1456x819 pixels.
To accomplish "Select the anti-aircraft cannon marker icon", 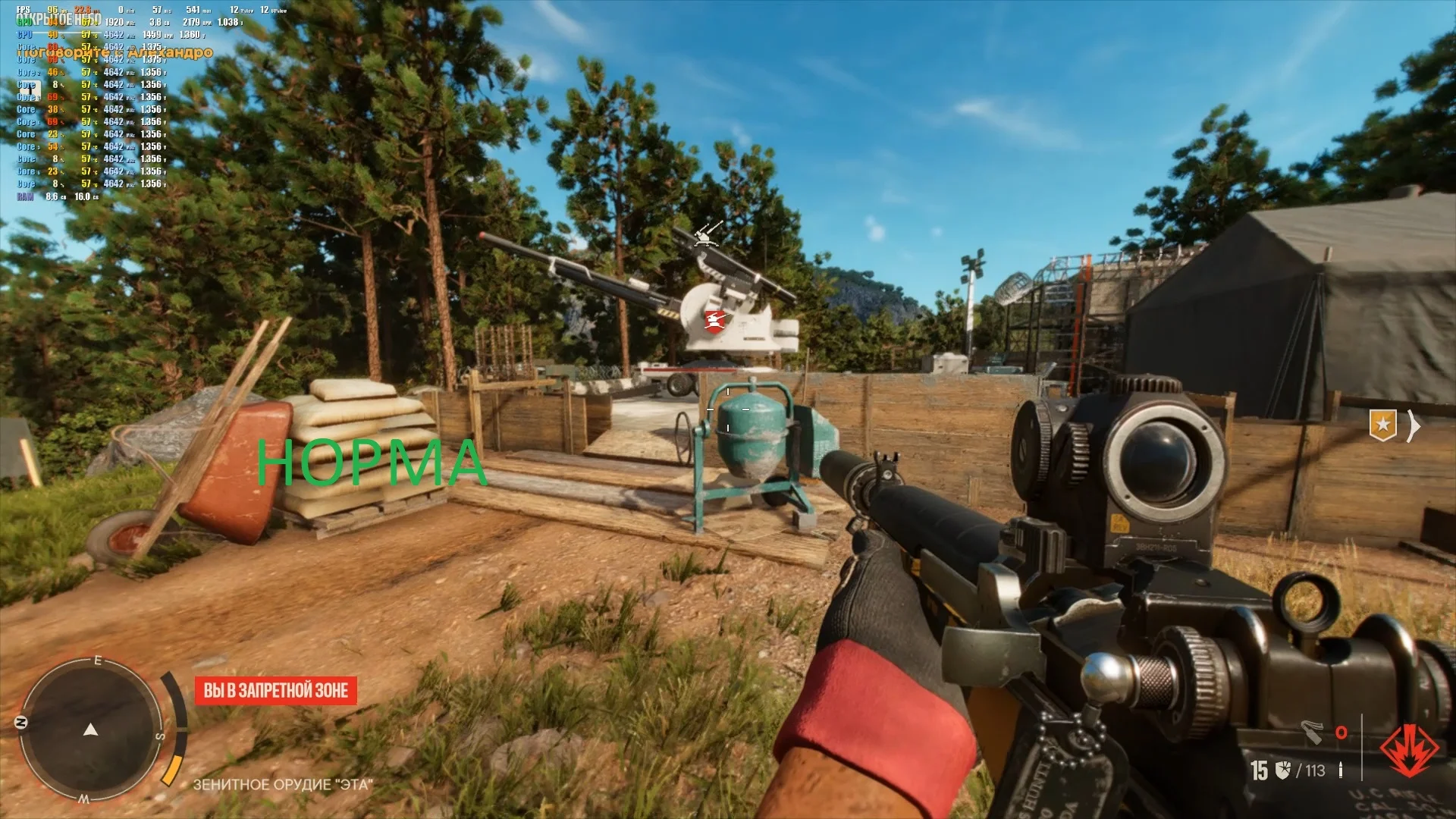I will (x=708, y=234).
